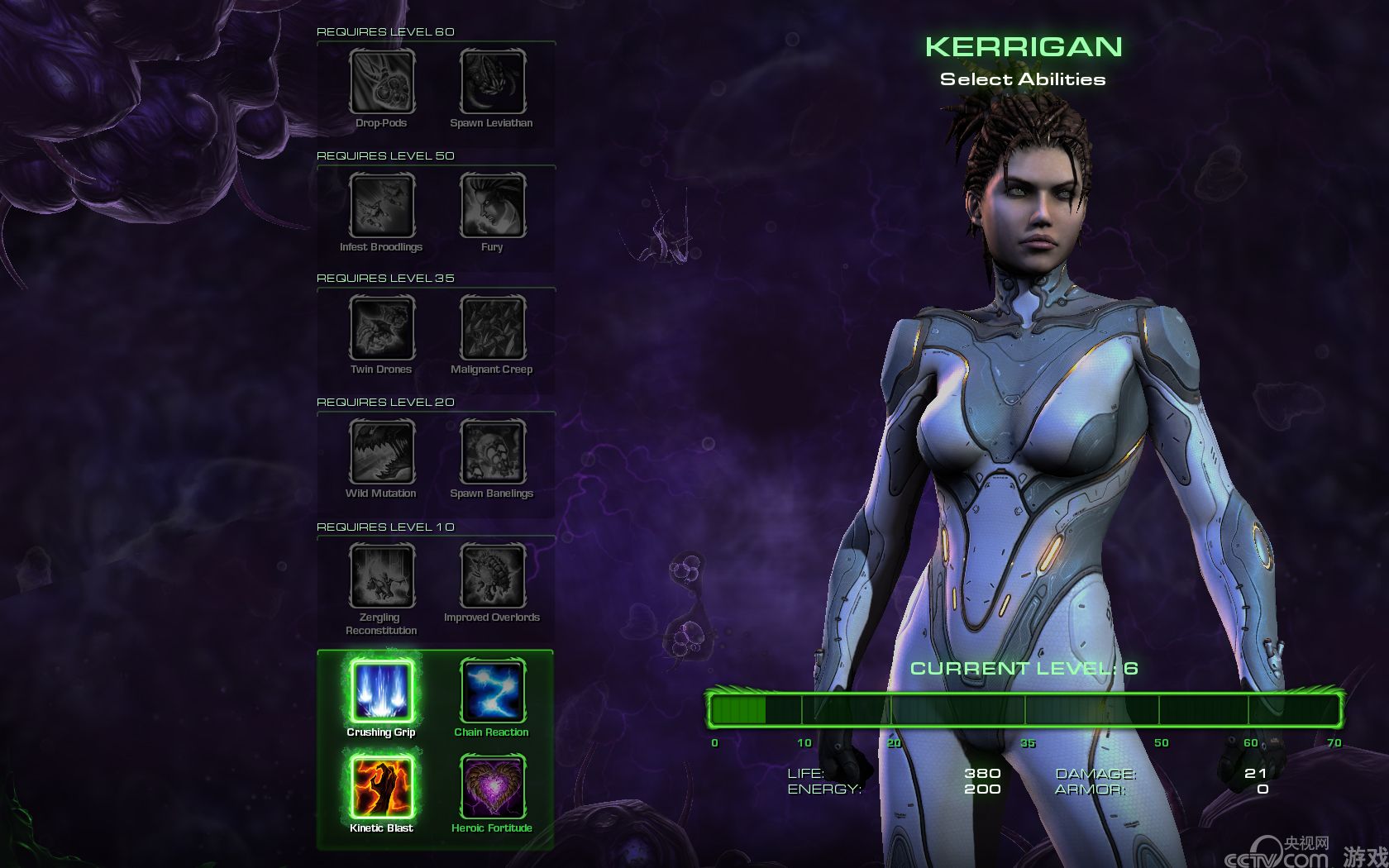Click the locked Zergling Reconstitution icon
Viewport: 1389px width, 868px height.
381,575
